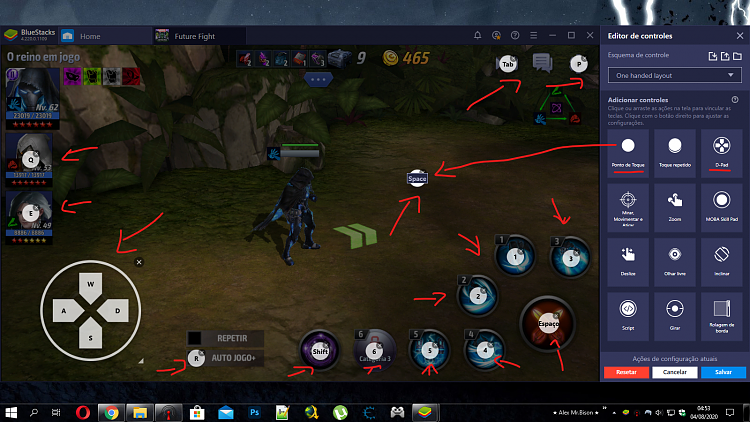Viewport: 750px width, 422px height.
Task: Tap the red Espaço attack button
Action: tap(547, 324)
